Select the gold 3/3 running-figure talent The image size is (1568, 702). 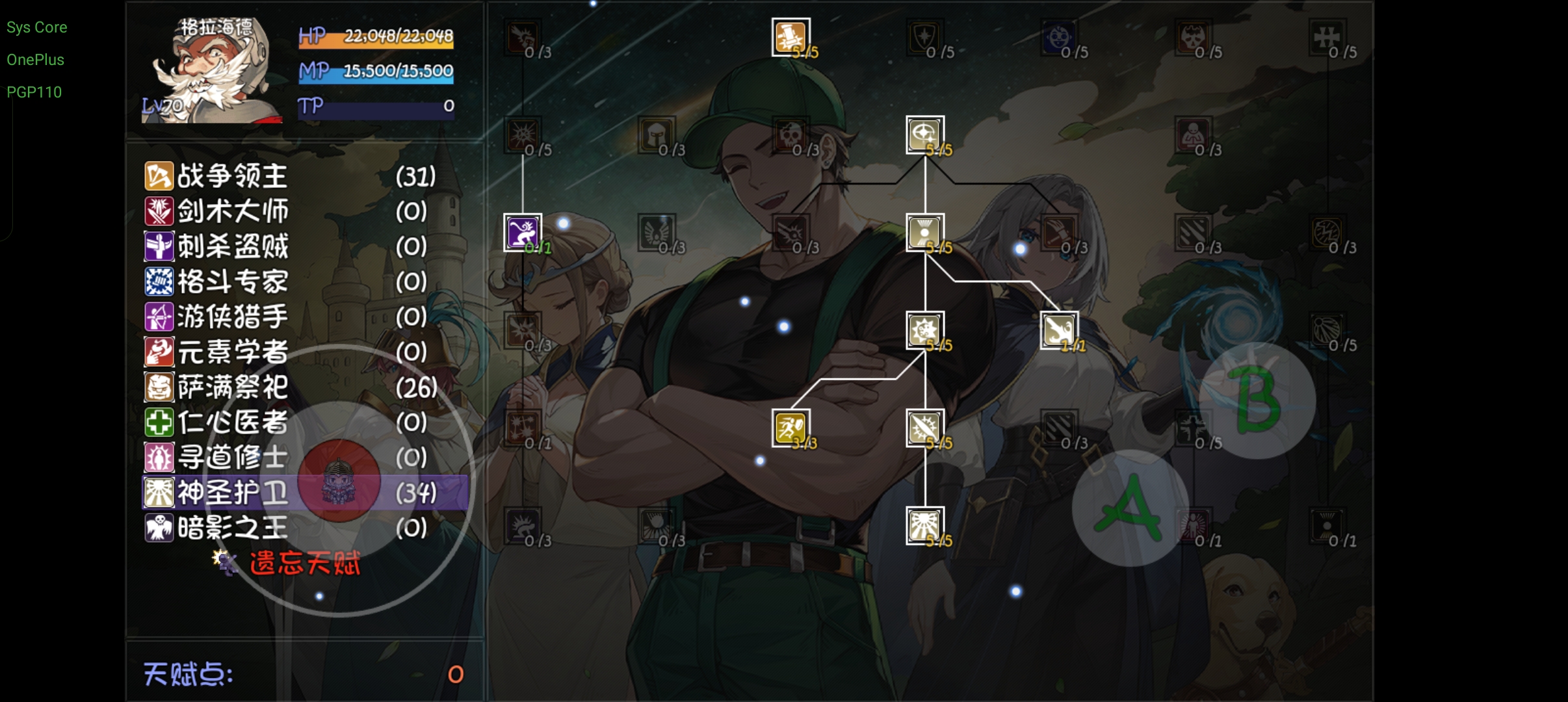[791, 428]
